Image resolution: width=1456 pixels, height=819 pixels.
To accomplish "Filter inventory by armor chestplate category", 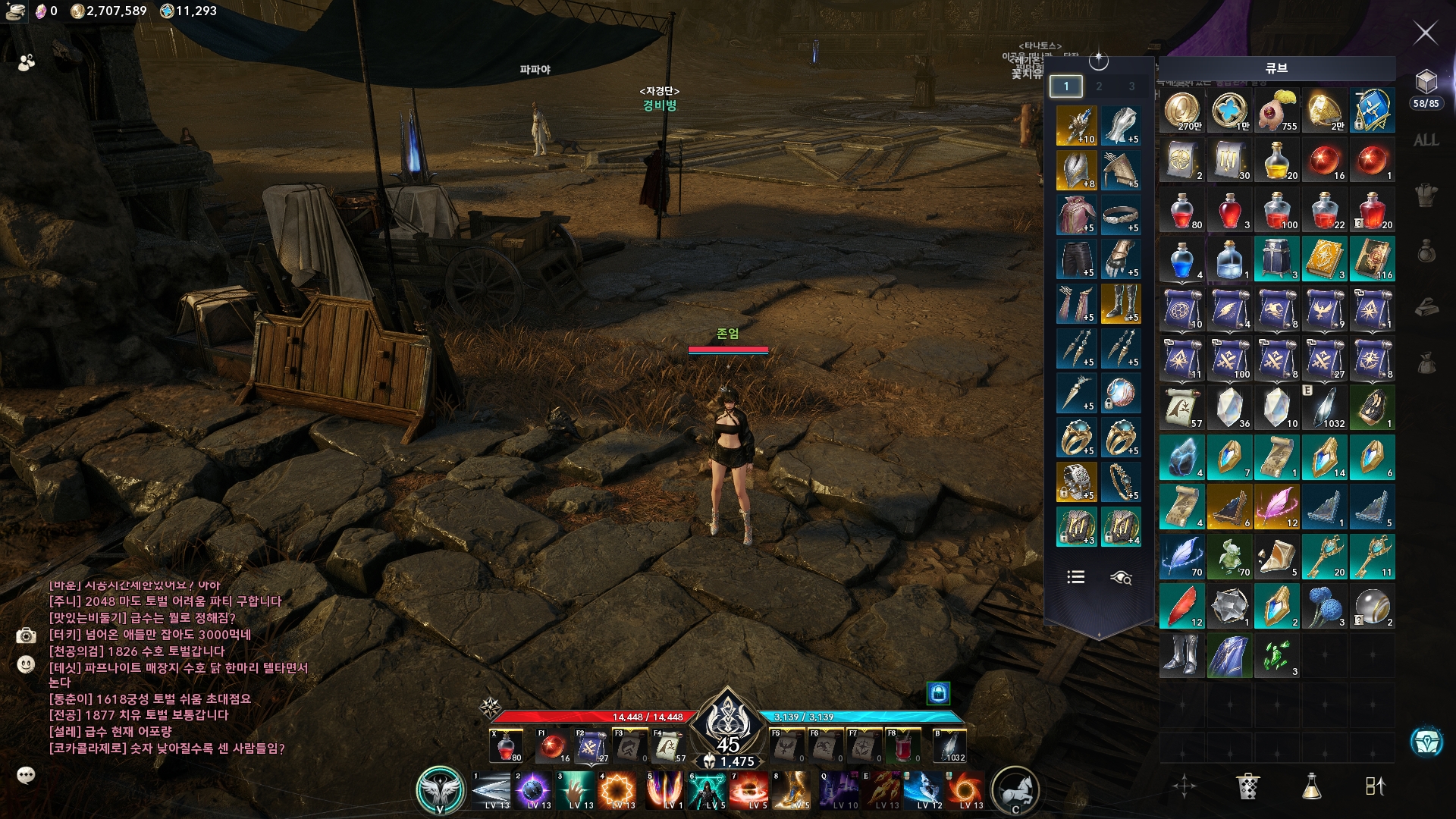I will click(1426, 196).
